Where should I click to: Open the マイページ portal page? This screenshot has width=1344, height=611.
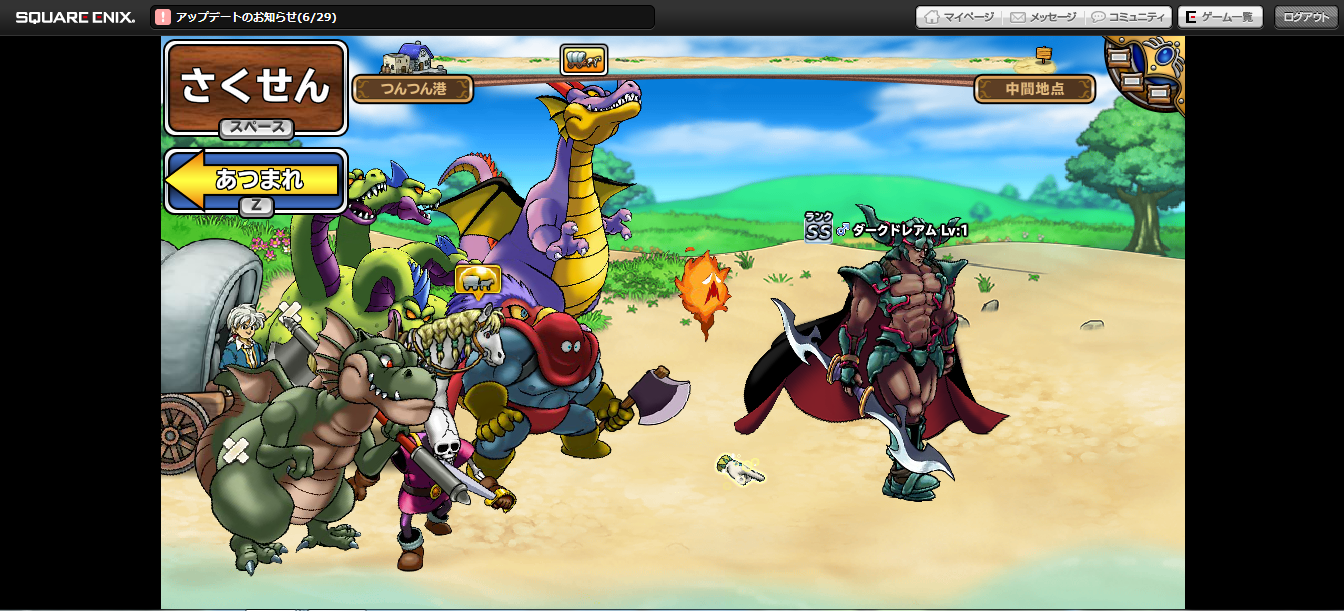[959, 17]
